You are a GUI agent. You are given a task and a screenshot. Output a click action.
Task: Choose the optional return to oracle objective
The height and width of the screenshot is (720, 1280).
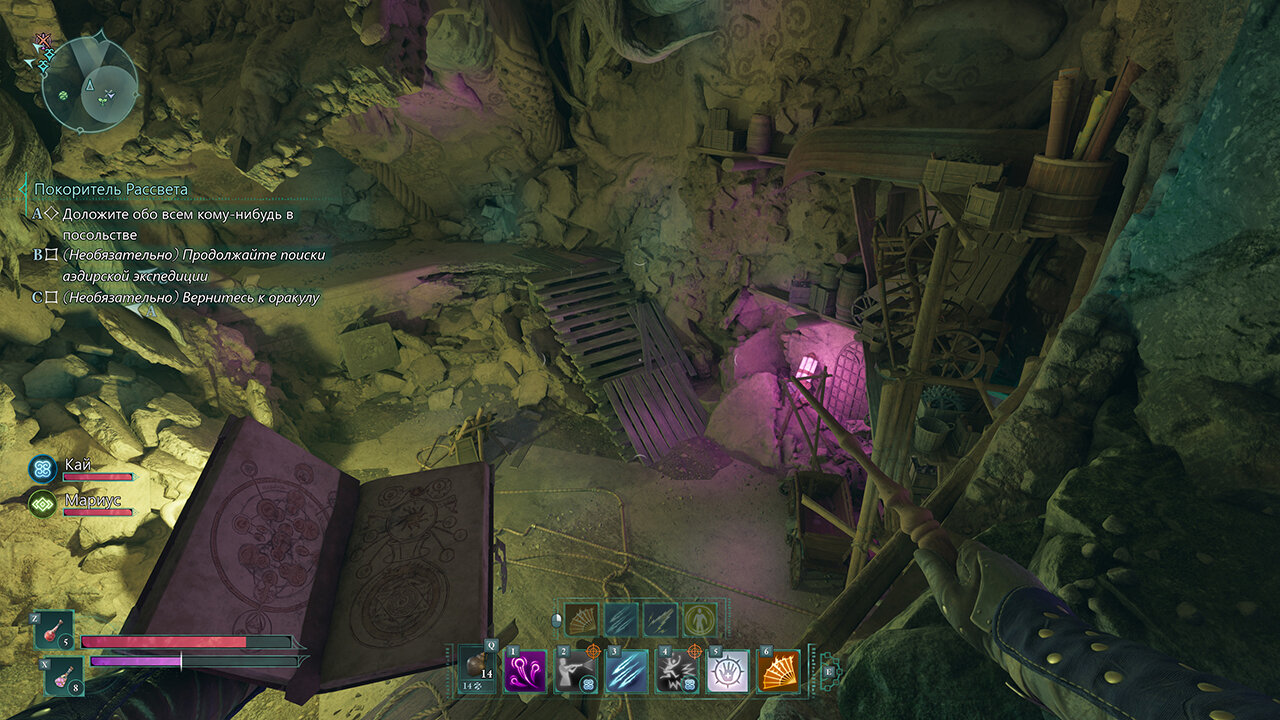coord(190,298)
